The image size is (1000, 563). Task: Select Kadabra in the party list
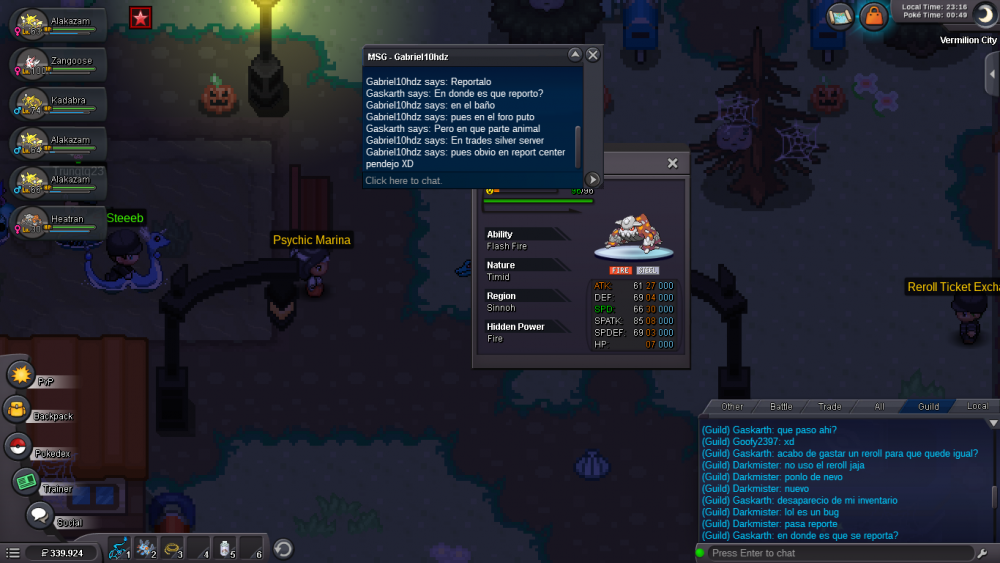click(58, 103)
